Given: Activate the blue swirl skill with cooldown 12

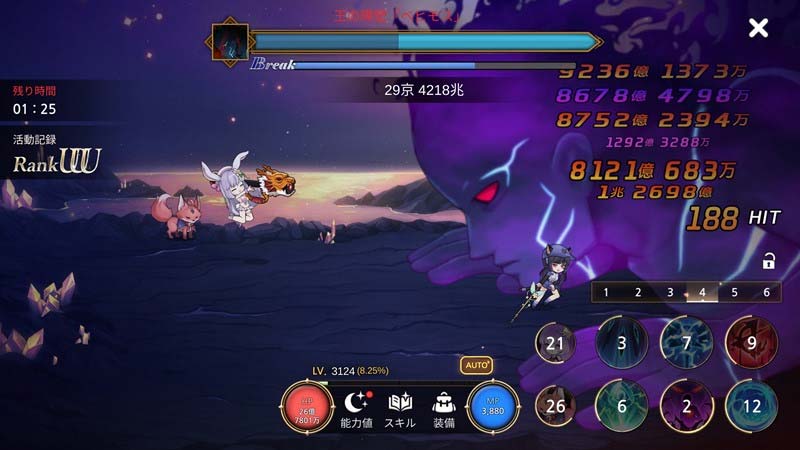Looking at the screenshot, I should click(751, 406).
